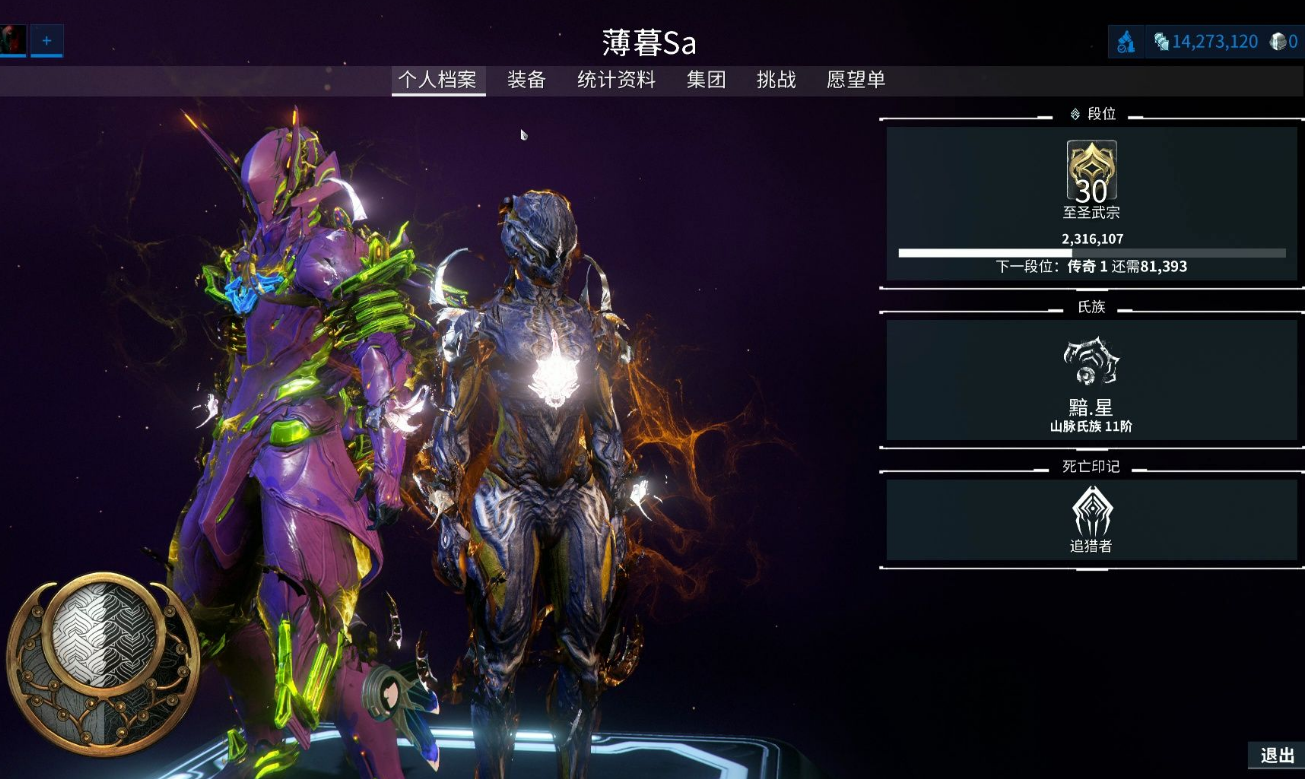The height and width of the screenshot is (779, 1305).
Task: Select the 集团 syndicates tab
Action: (x=706, y=80)
